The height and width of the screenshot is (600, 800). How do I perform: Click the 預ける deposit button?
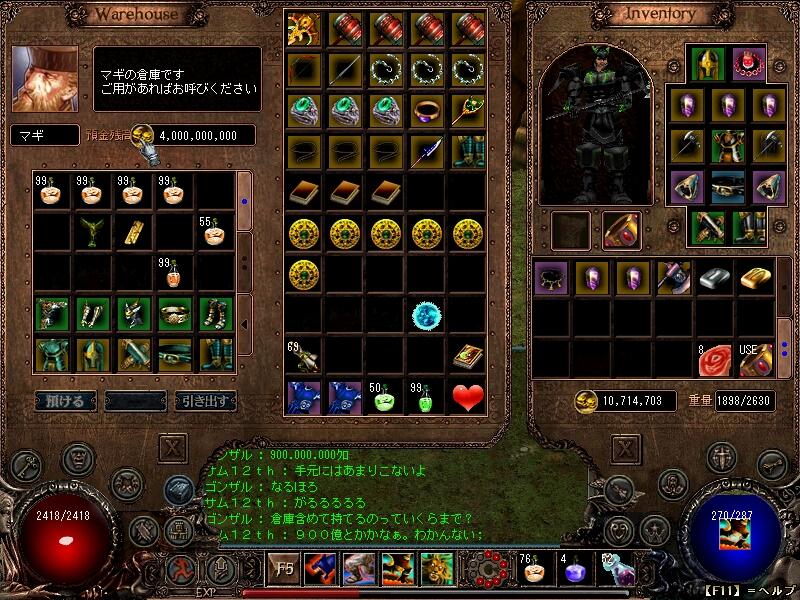(66, 401)
